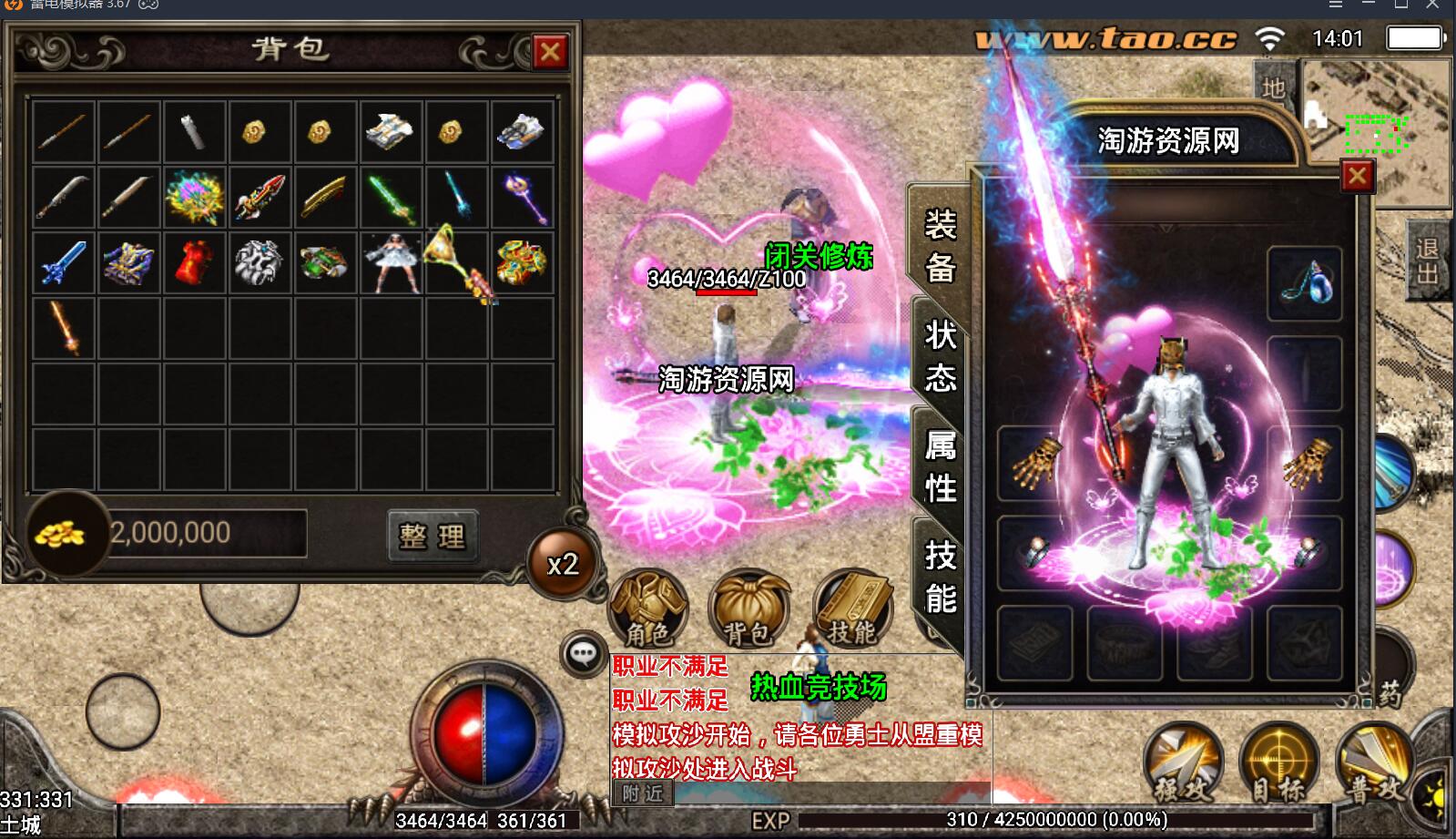Use the 普攻 normal attack

1373,763
